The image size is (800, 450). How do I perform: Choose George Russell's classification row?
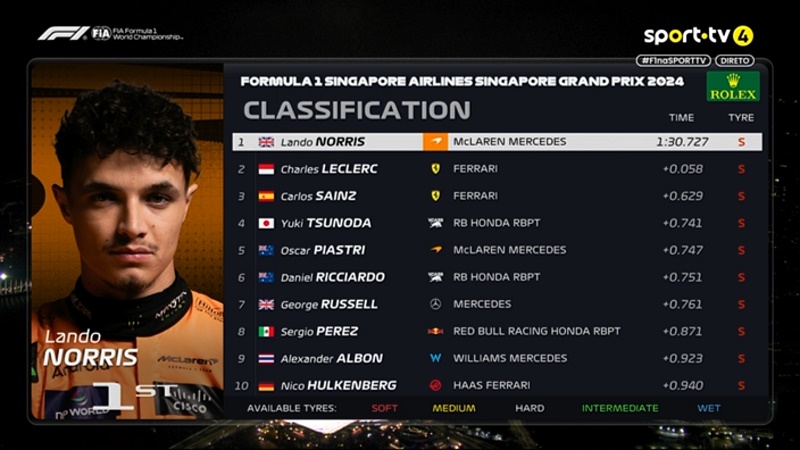[x=496, y=304]
